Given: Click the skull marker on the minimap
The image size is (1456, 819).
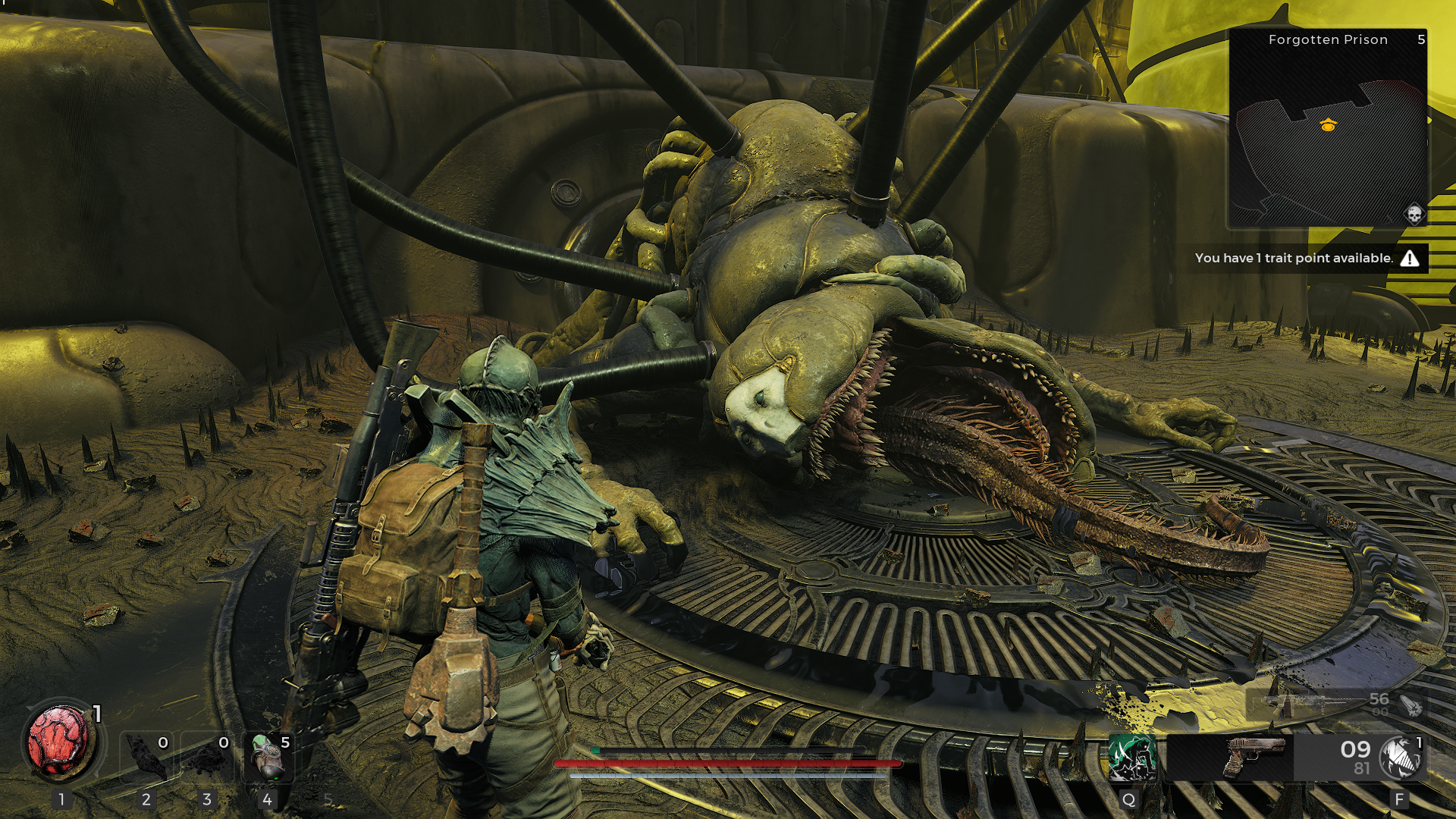Looking at the screenshot, I should coord(1414,215).
